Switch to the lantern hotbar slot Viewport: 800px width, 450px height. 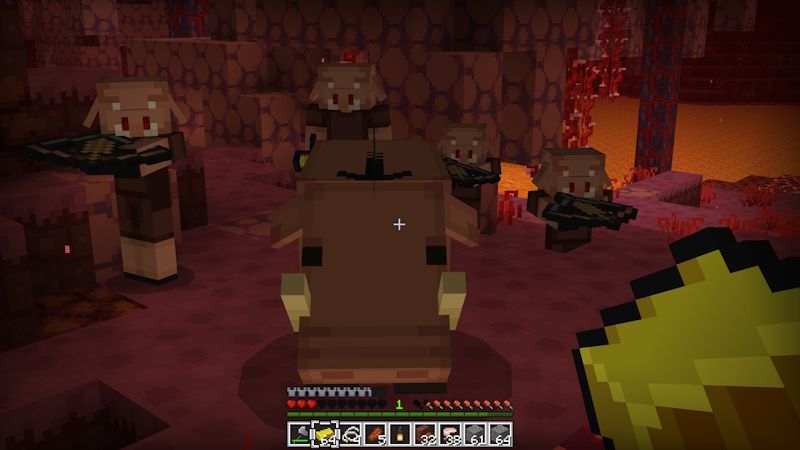click(400, 434)
